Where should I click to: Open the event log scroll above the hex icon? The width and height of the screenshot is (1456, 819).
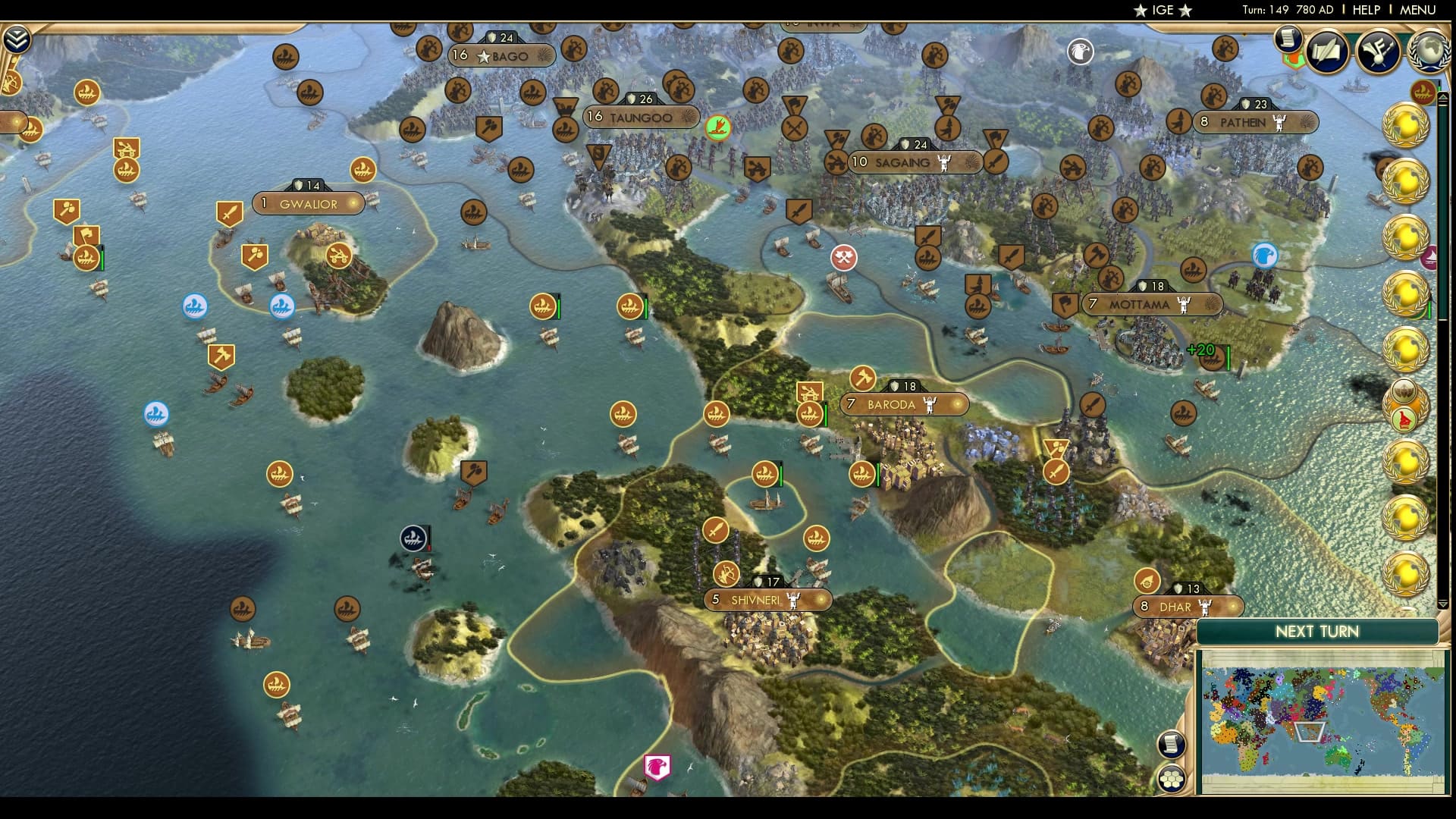click(1172, 744)
